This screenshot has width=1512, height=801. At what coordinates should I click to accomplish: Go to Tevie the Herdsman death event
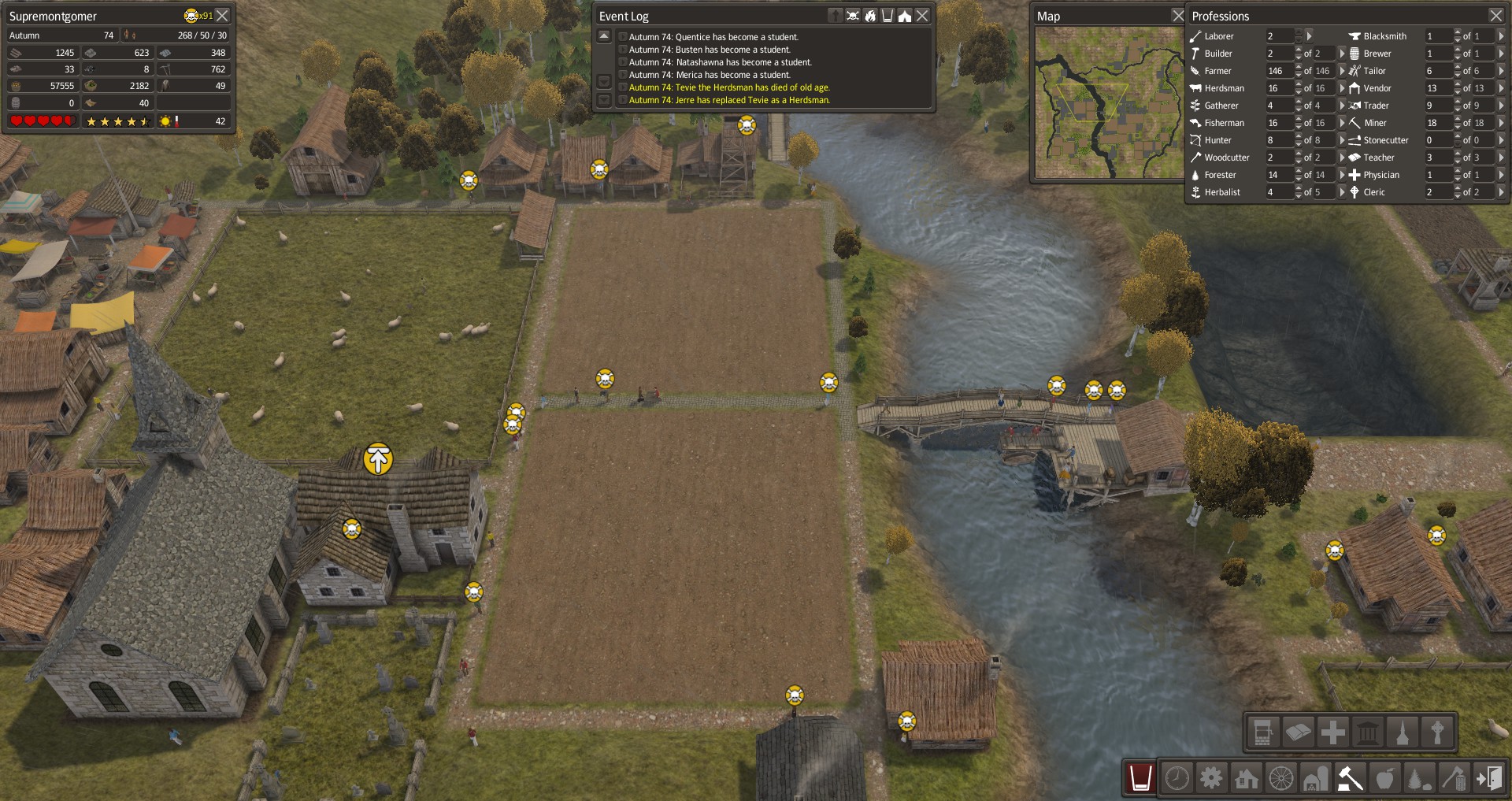[728, 87]
